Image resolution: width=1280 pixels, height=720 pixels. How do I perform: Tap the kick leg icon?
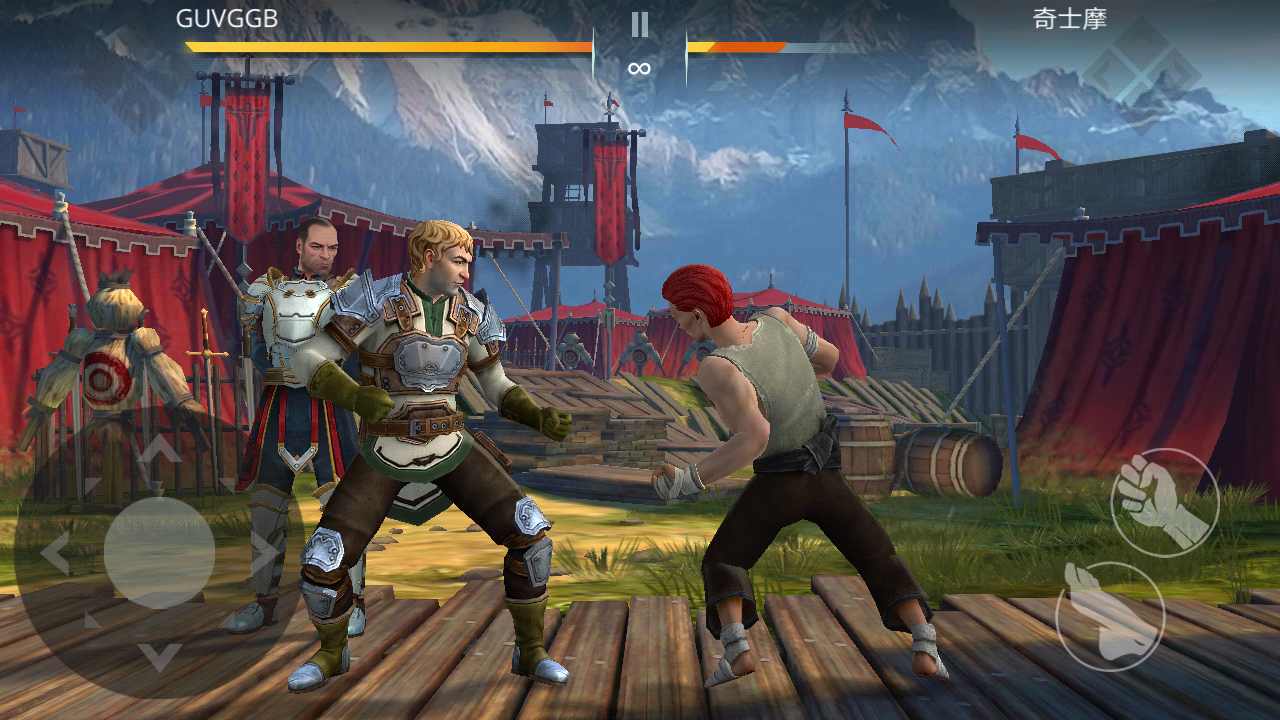1111,616
